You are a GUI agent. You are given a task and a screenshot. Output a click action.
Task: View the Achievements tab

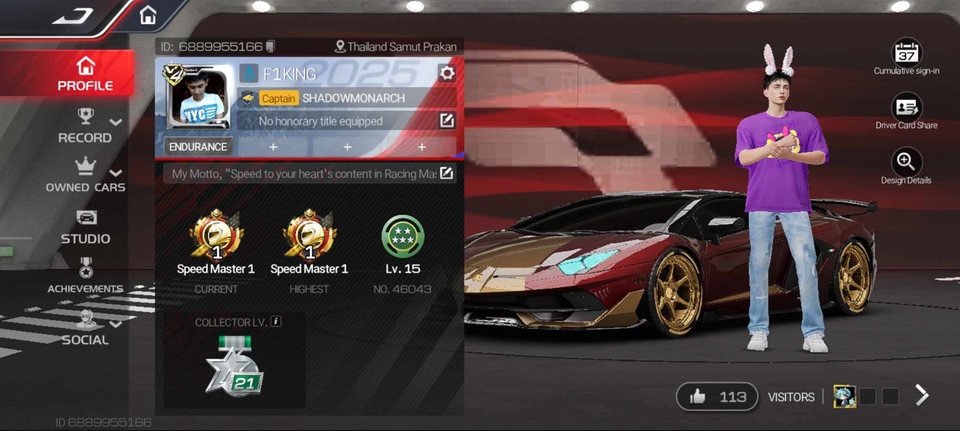pos(85,277)
